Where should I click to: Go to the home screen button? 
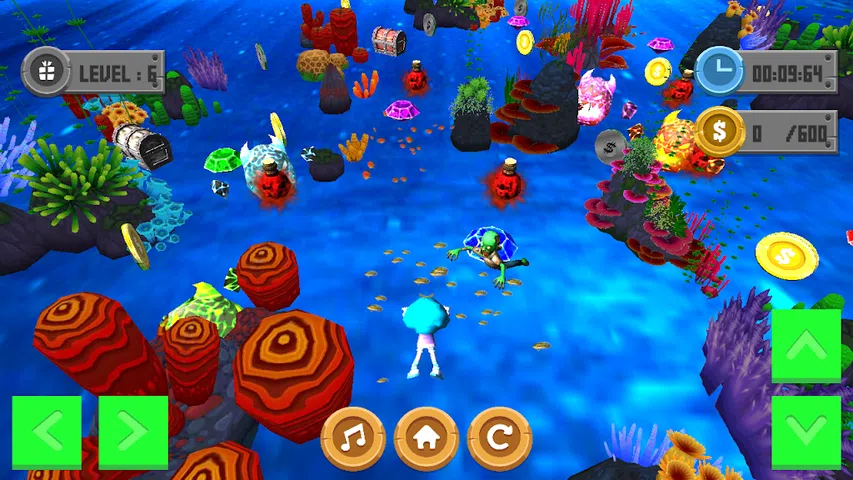426,438
